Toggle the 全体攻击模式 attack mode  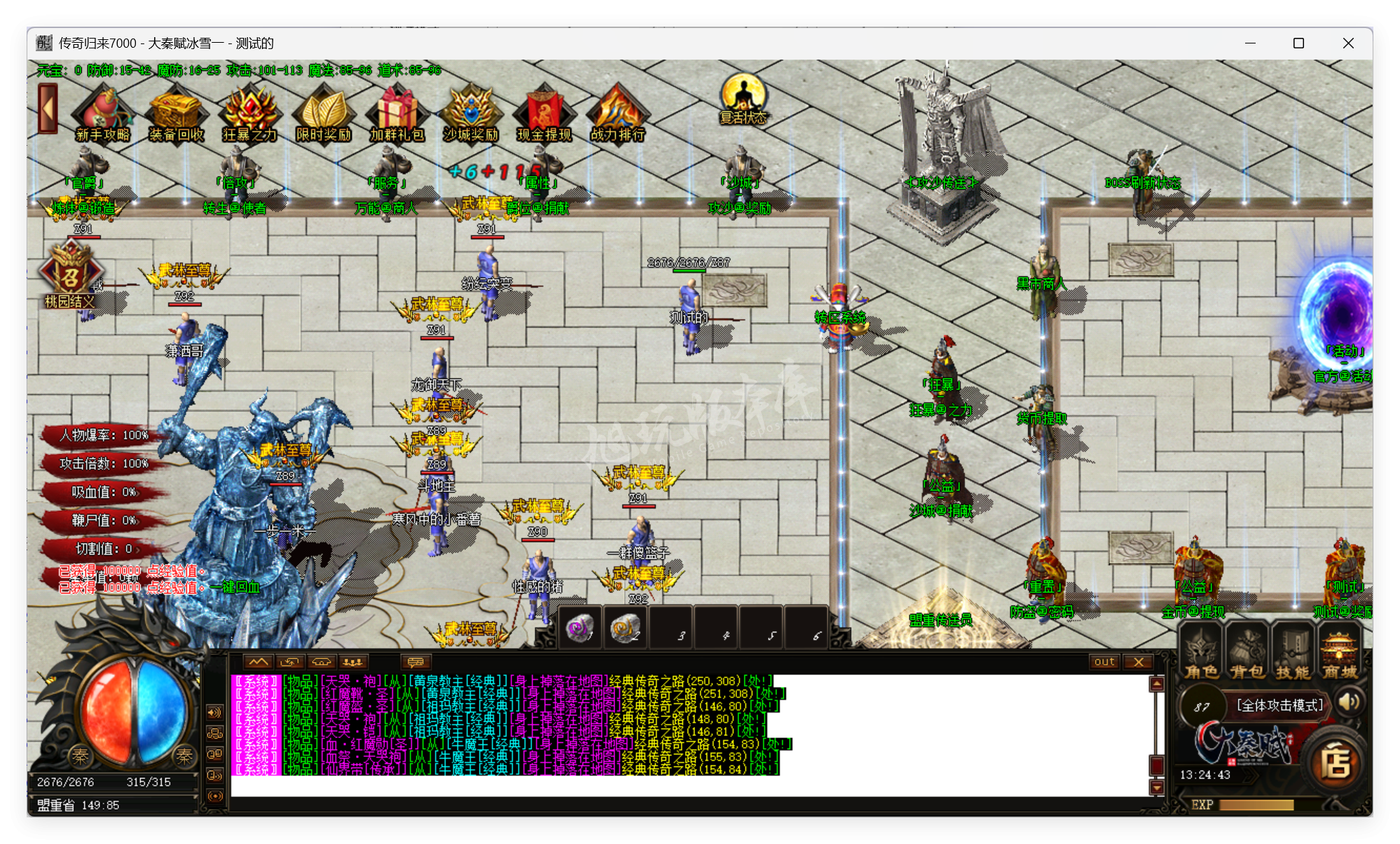tap(1279, 705)
